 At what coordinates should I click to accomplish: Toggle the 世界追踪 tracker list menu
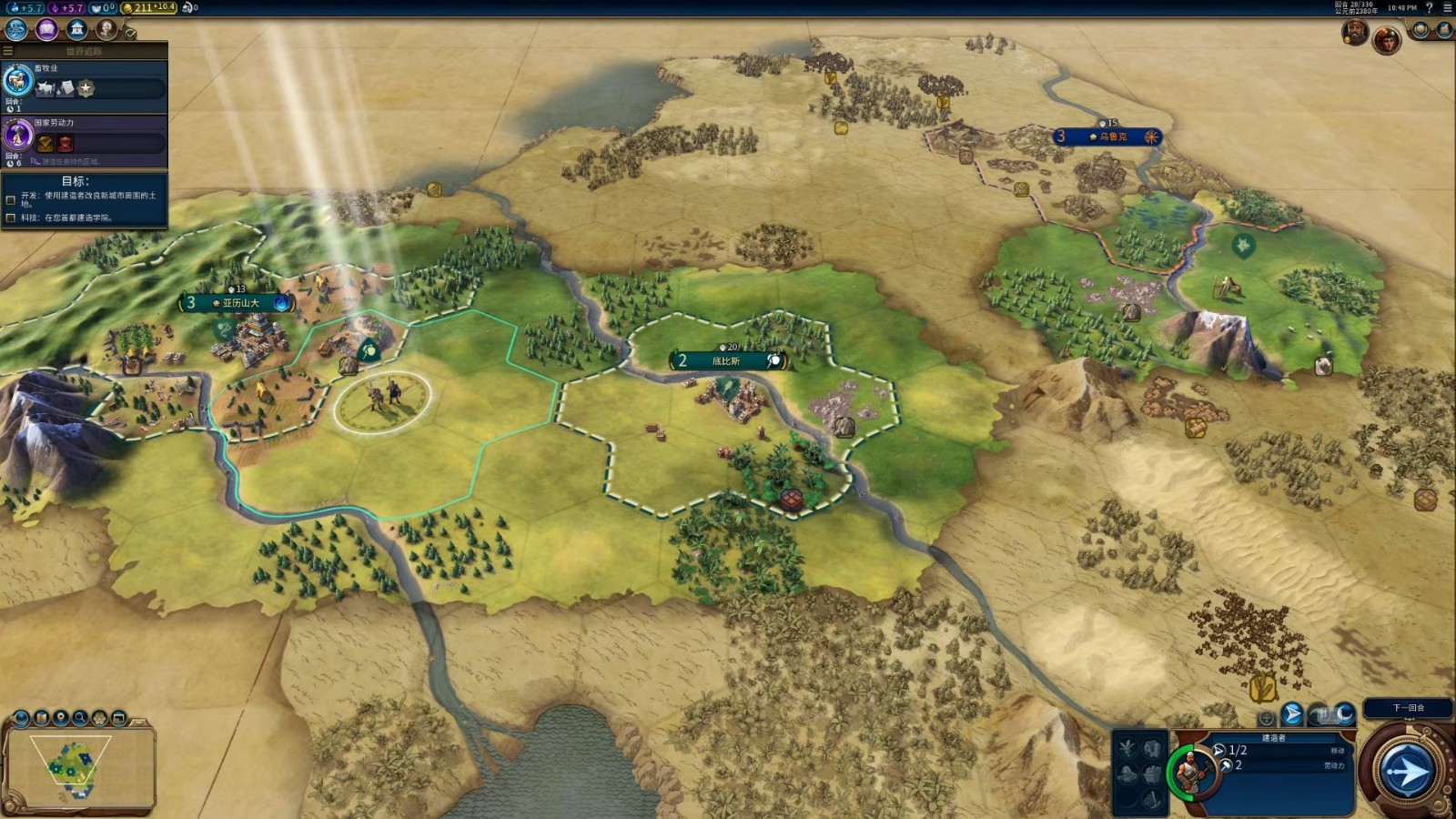[8, 51]
